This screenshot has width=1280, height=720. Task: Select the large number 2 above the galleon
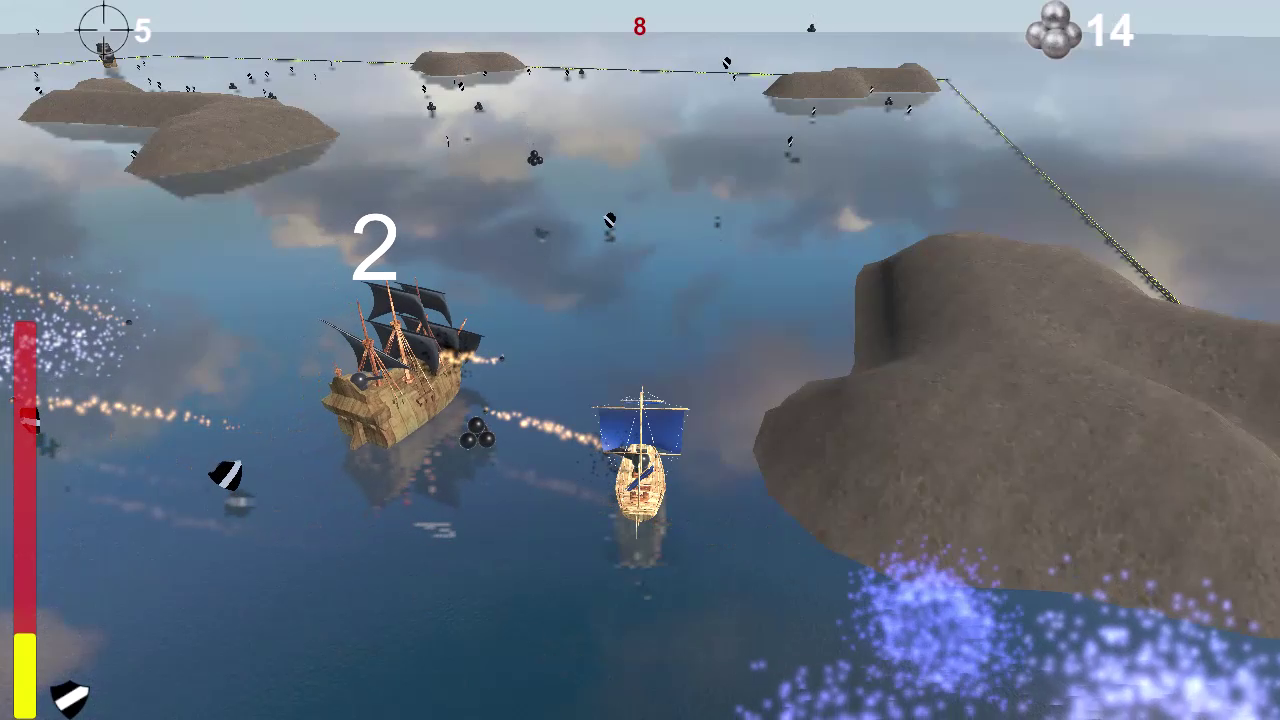pyautogui.click(x=375, y=249)
